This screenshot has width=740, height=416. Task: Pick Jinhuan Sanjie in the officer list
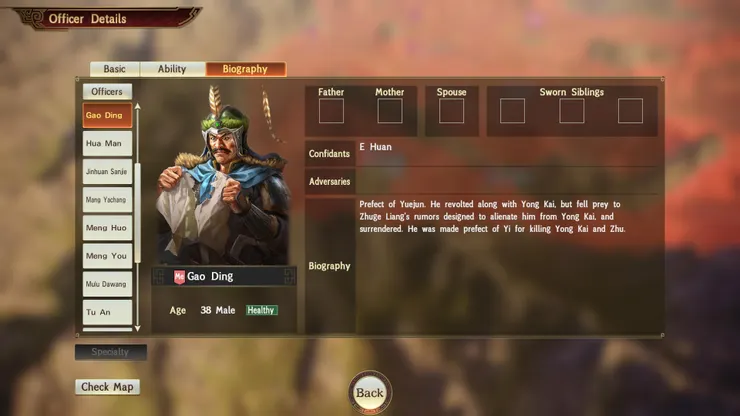[x=107, y=172]
